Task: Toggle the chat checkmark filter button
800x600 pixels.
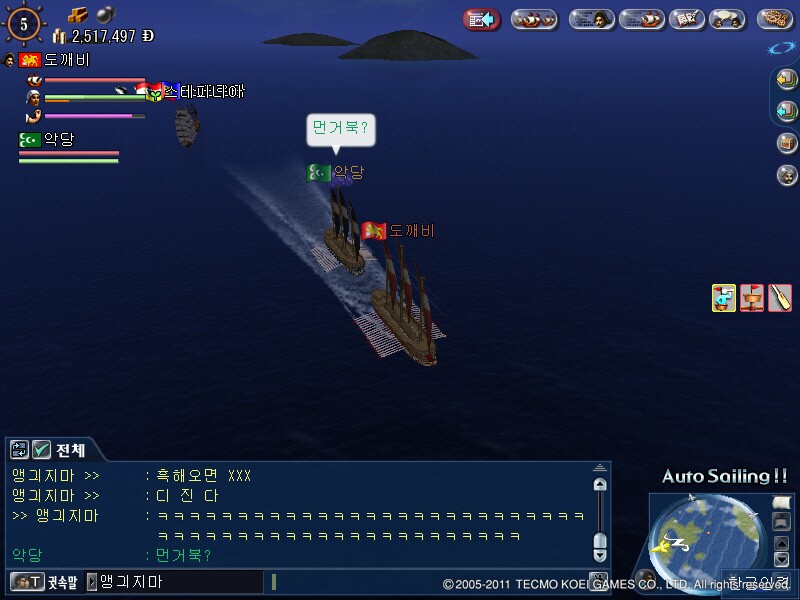Action: pos(42,450)
